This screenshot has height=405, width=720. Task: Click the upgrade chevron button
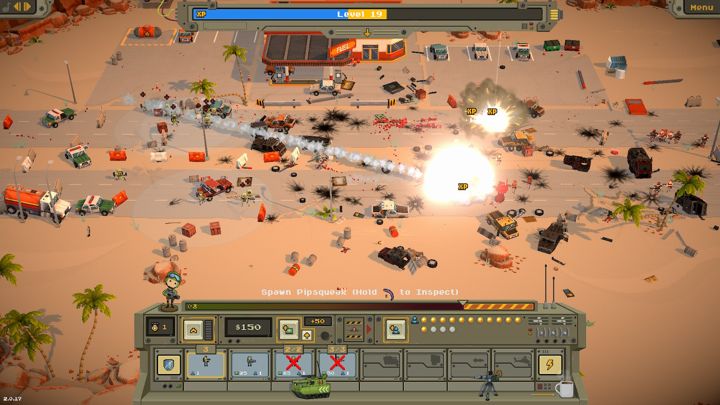pos(194,327)
